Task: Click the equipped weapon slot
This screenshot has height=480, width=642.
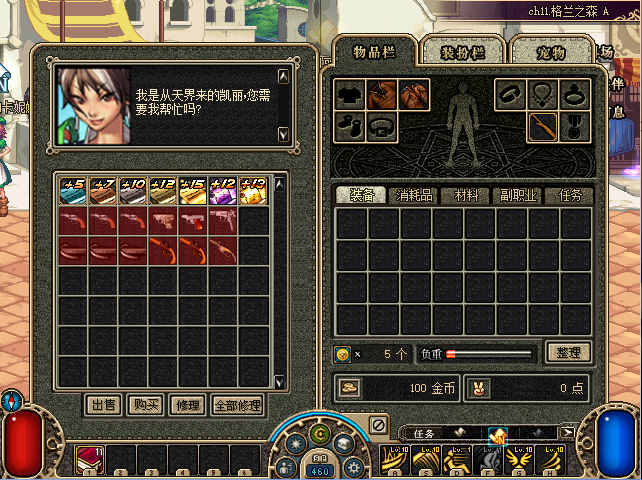Action: (x=542, y=127)
